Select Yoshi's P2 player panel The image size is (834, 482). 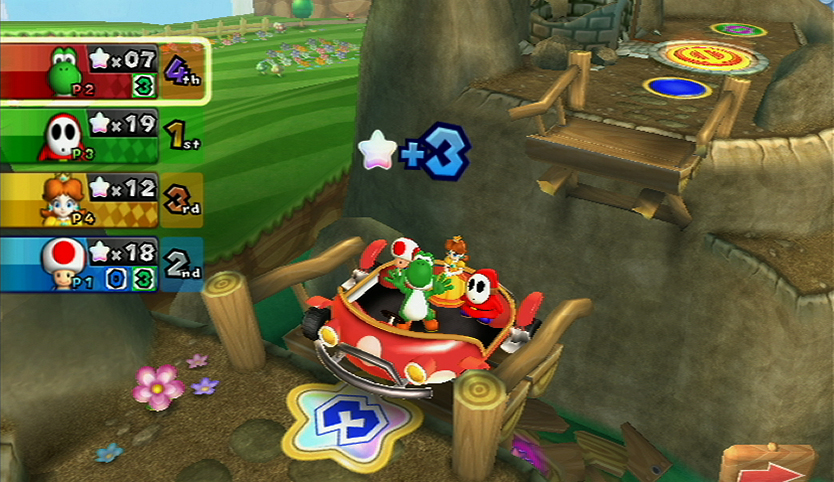click(x=104, y=70)
